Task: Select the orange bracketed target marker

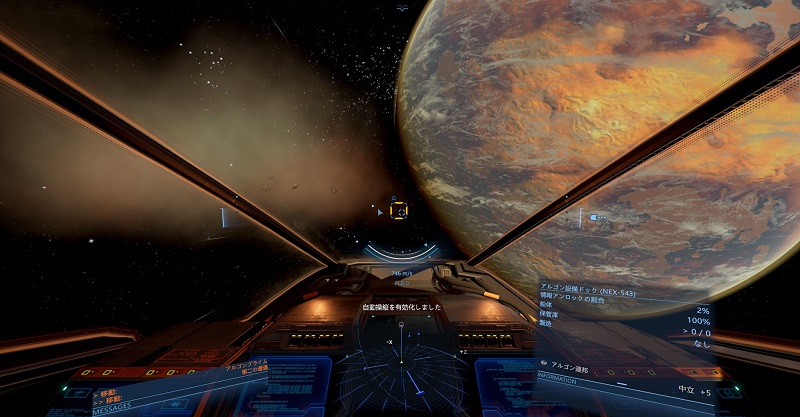Action: pyautogui.click(x=398, y=210)
